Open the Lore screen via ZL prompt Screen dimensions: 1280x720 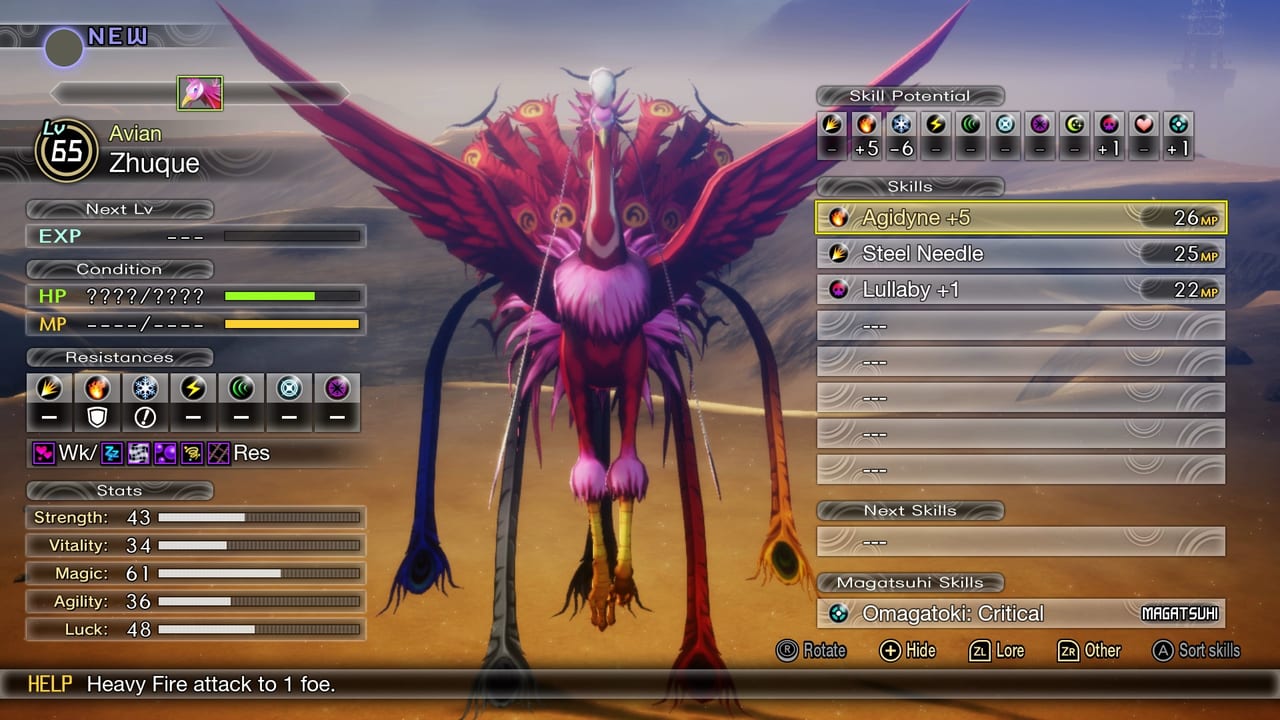(x=996, y=651)
